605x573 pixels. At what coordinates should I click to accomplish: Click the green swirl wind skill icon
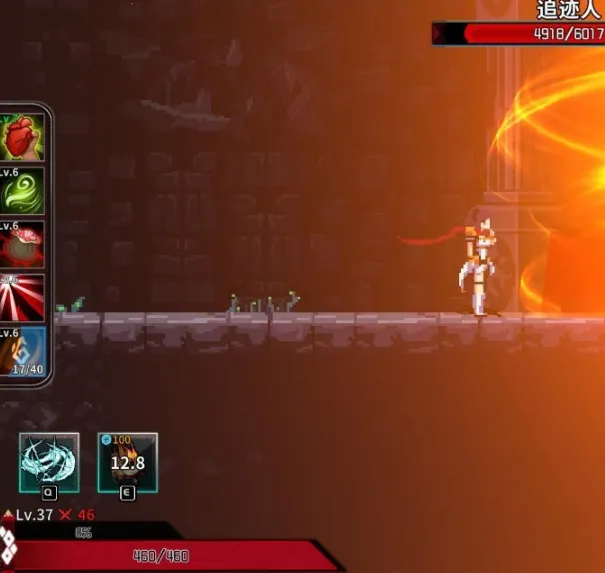coord(22,190)
